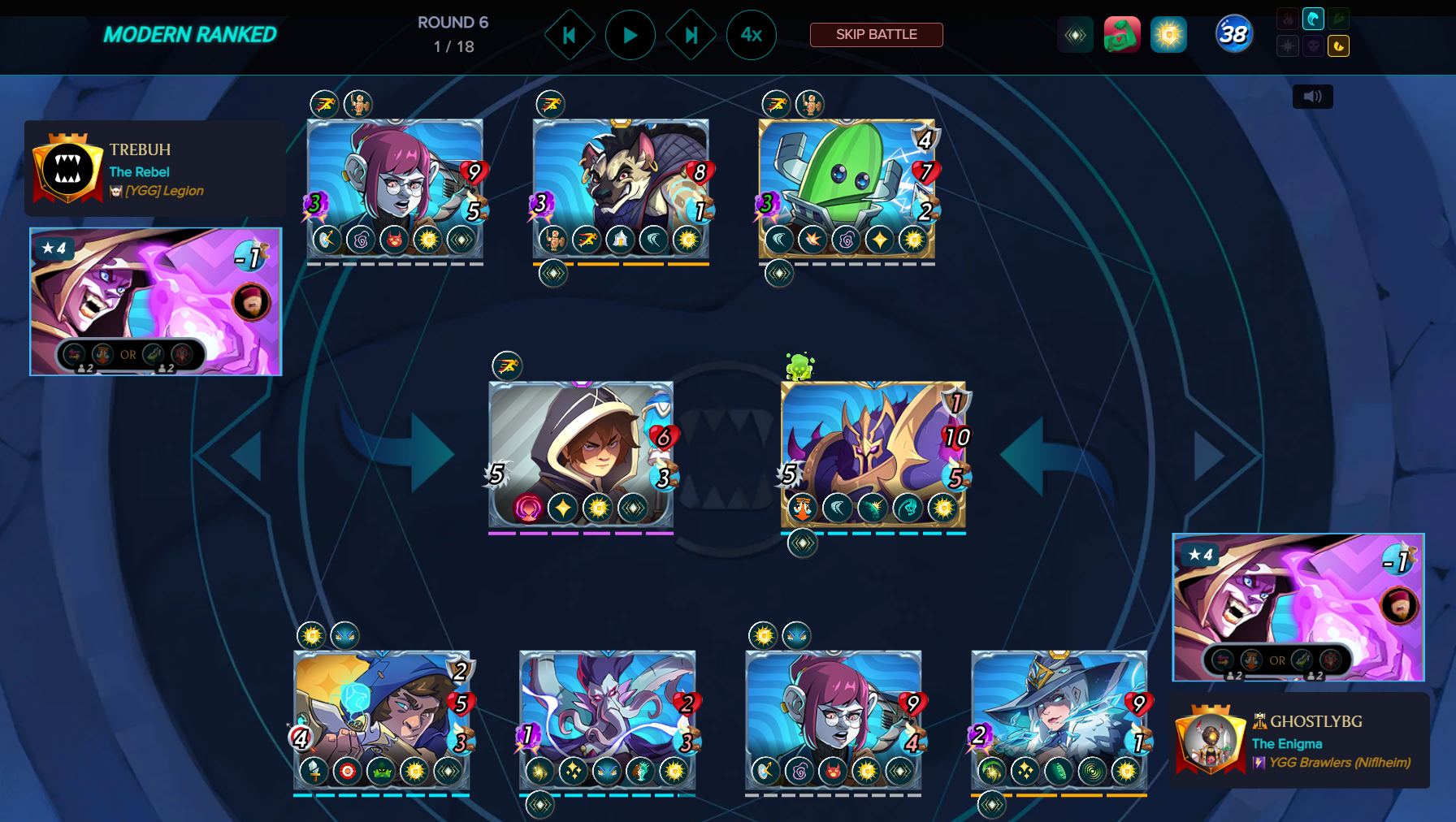Set playback speed to 4x
The height and width of the screenshot is (822, 1456).
(x=751, y=35)
